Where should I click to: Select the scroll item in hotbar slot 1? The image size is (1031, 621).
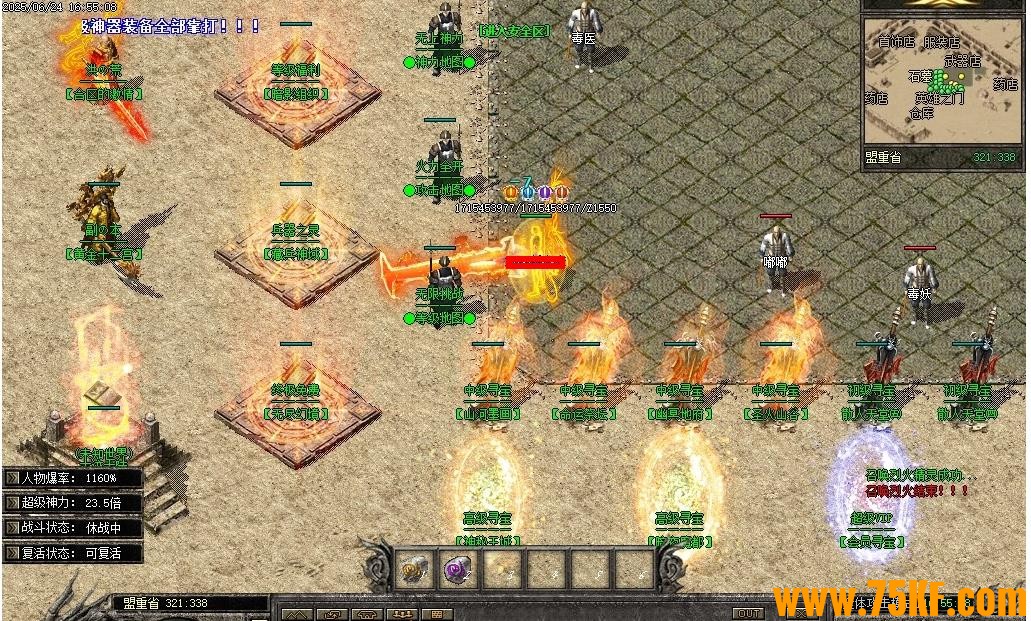point(414,570)
